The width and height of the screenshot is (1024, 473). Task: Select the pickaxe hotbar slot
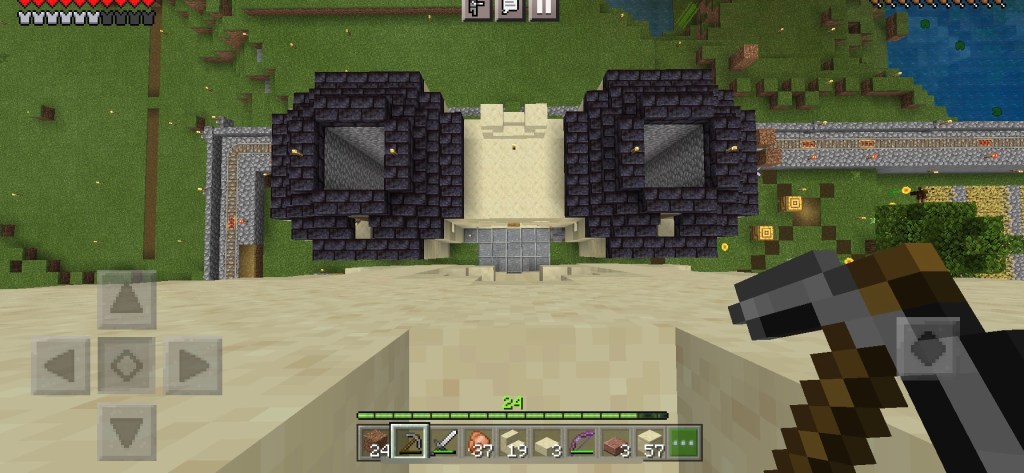tap(410, 441)
